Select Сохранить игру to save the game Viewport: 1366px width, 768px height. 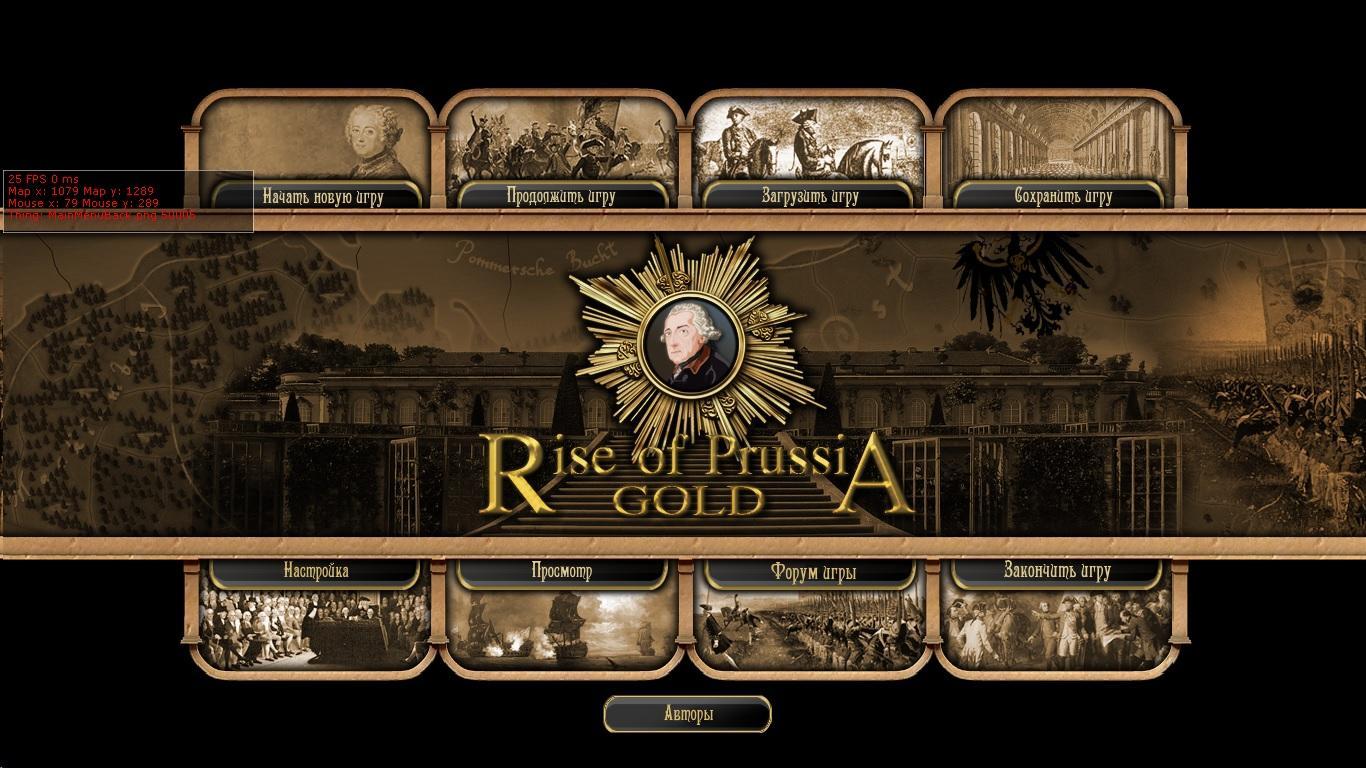pos(1063,196)
